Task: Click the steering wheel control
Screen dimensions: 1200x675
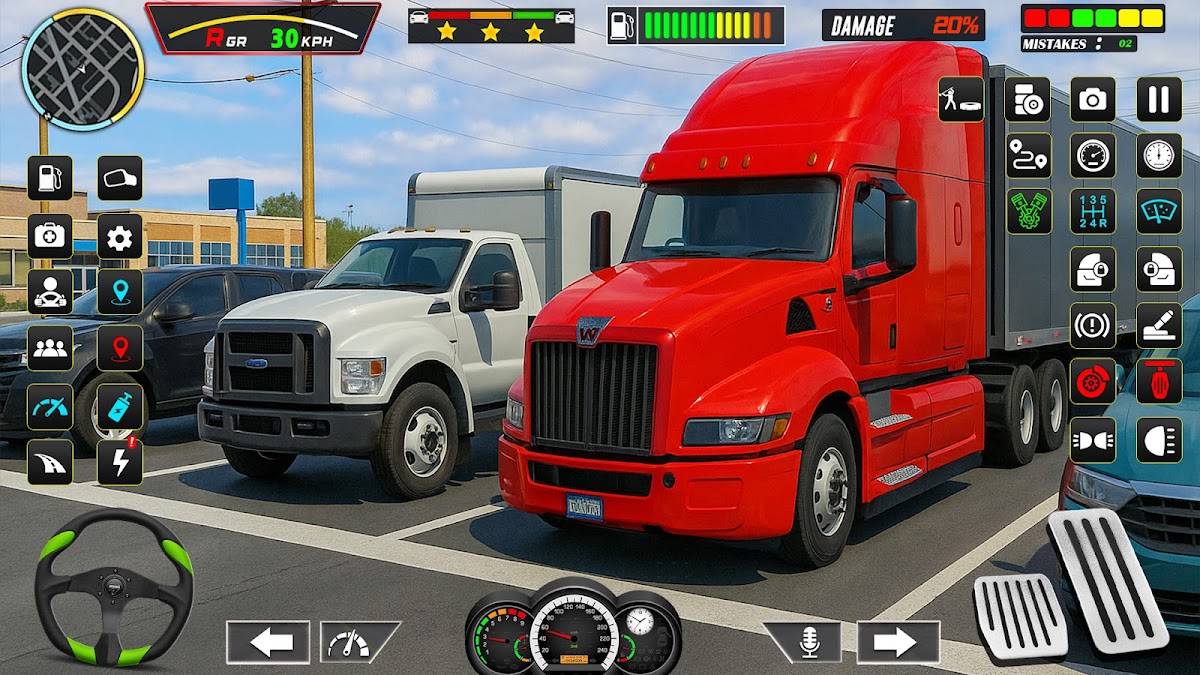Action: point(113,586)
